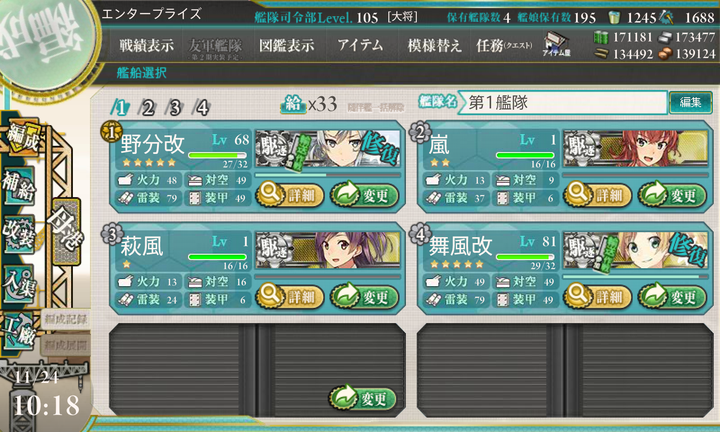
Task: View 詳細 details for 萩風
Action: 290,296
